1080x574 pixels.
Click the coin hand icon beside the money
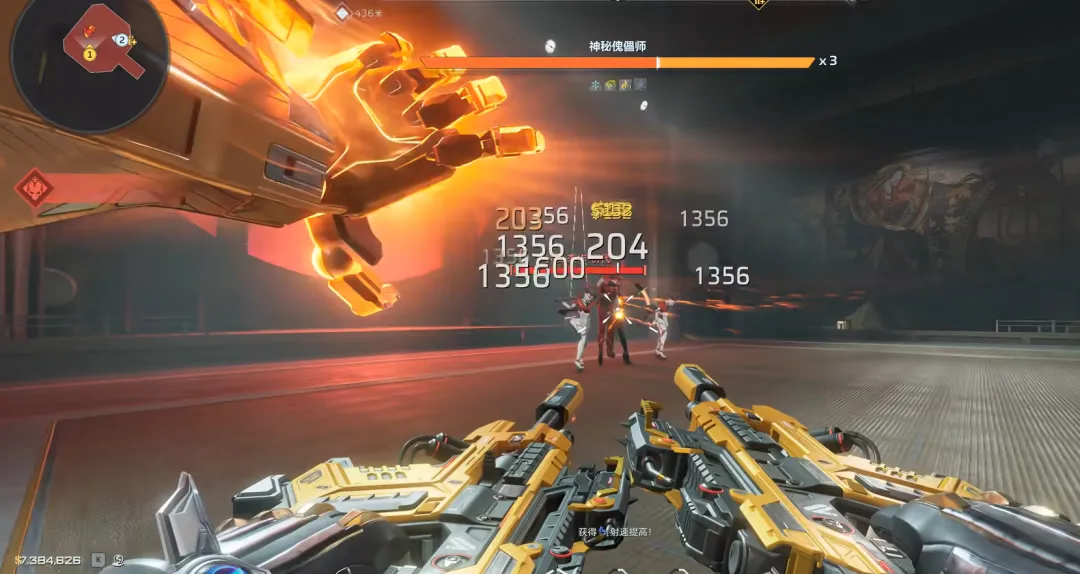119,560
